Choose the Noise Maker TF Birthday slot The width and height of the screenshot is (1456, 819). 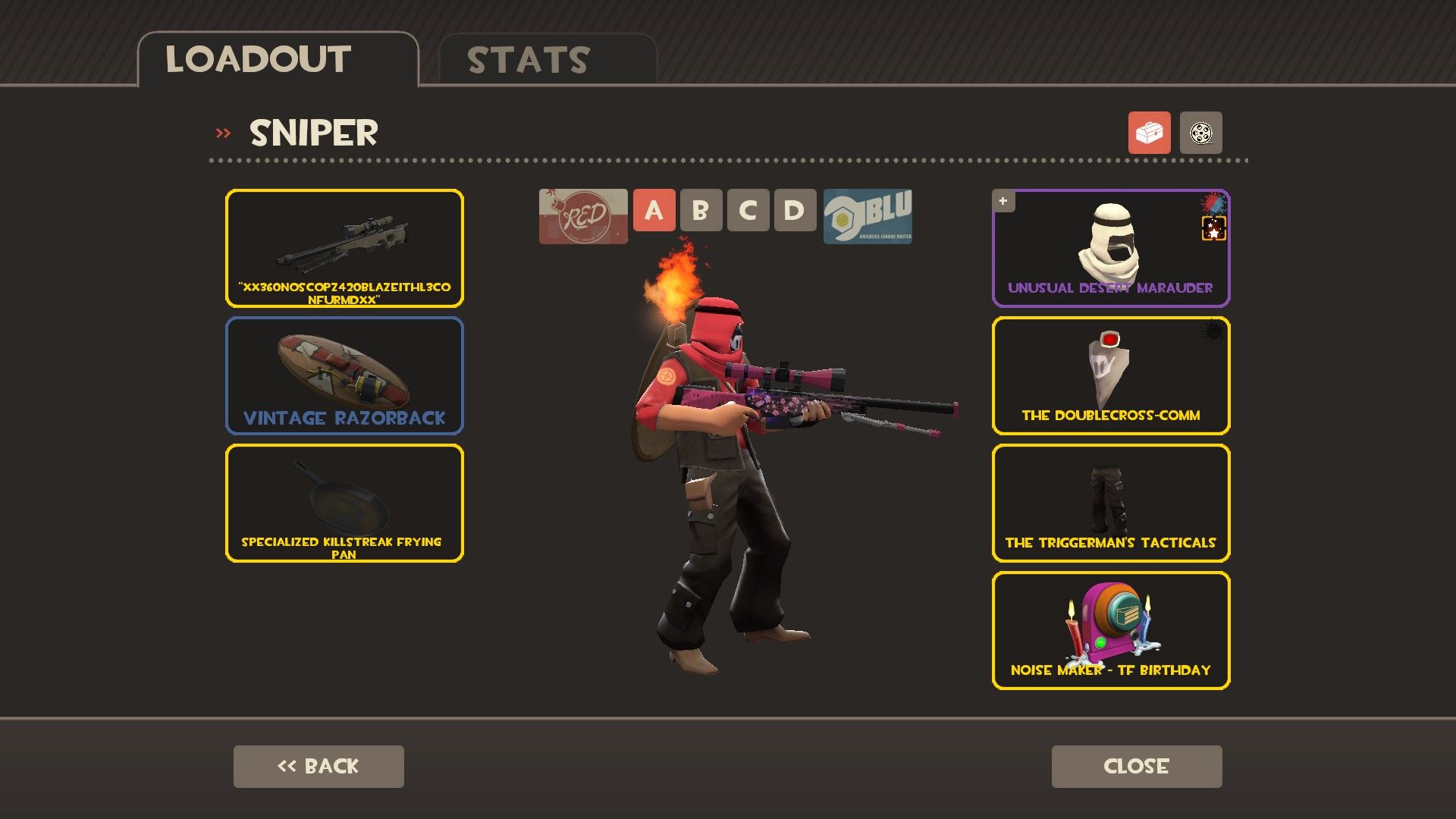tap(1111, 630)
